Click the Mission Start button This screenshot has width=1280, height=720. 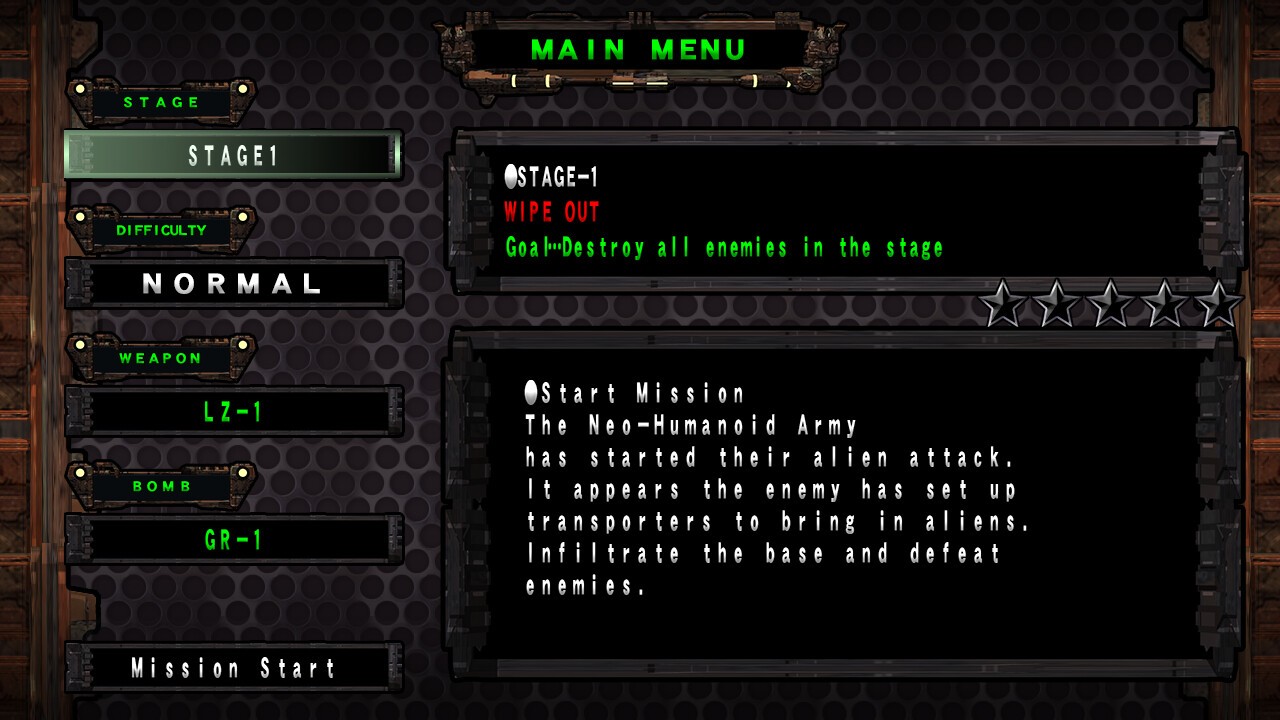click(x=233, y=668)
